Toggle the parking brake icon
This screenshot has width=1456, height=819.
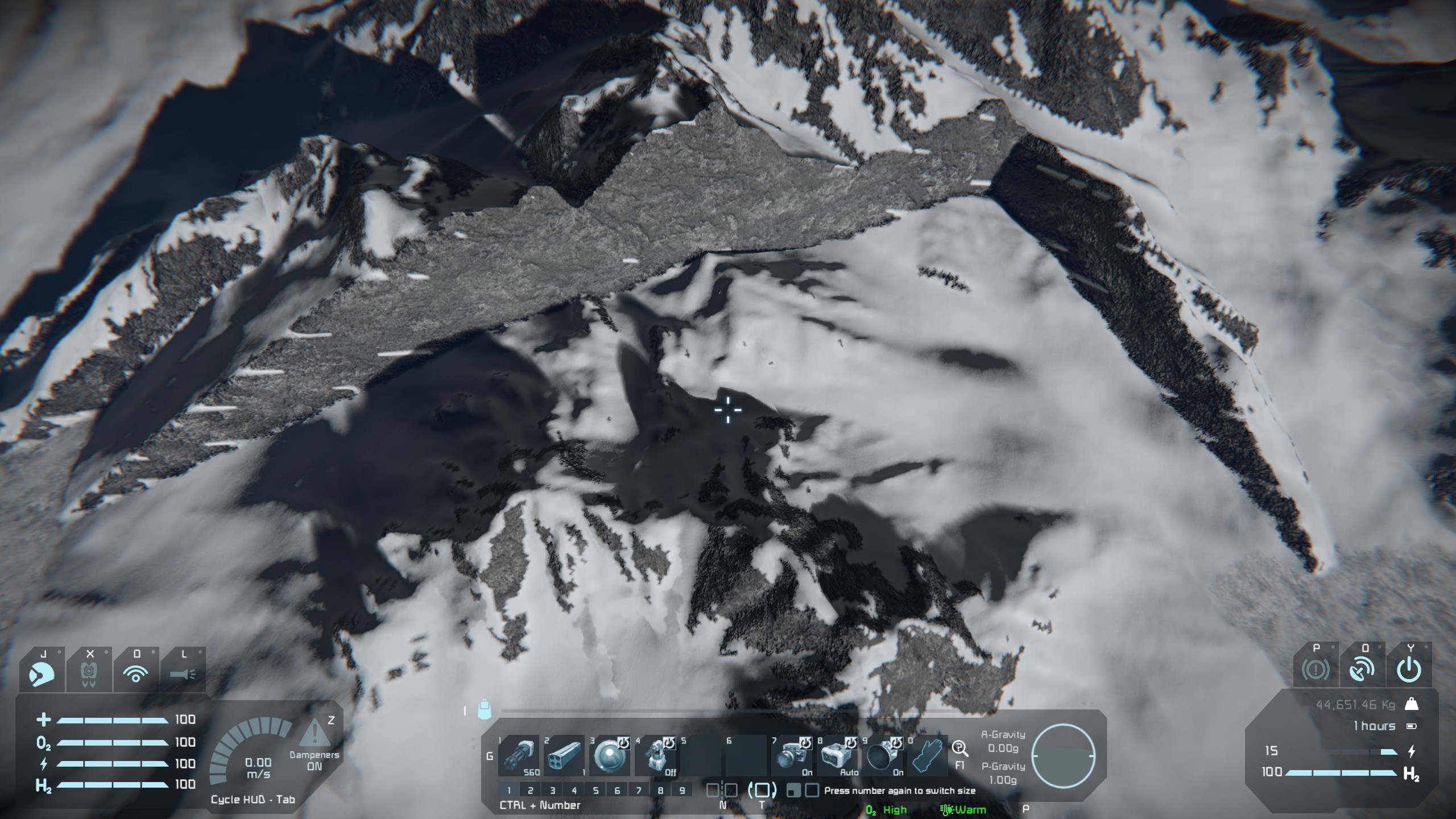(1316, 671)
